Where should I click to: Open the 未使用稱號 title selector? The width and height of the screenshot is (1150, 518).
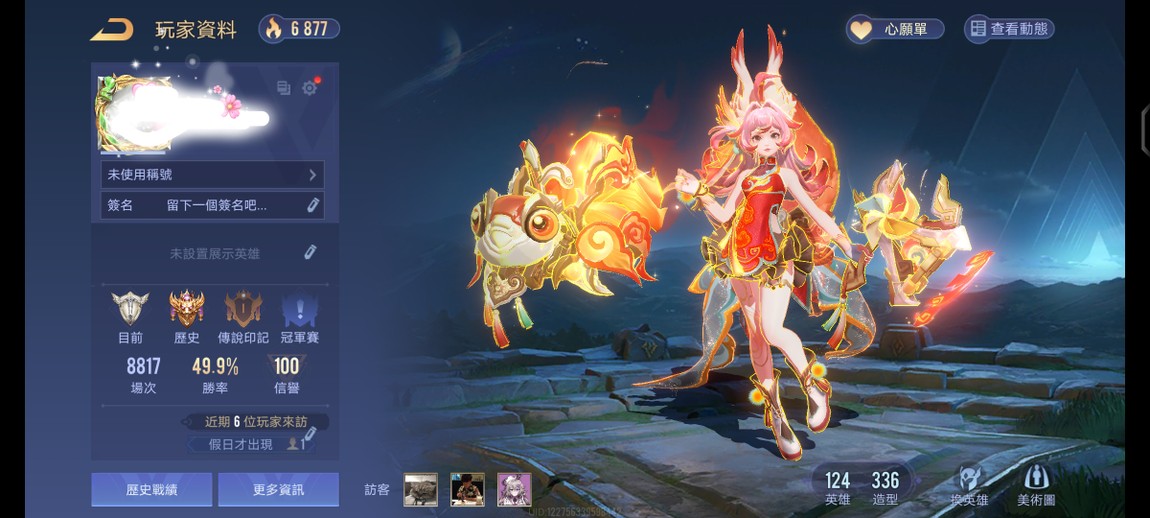pos(212,175)
